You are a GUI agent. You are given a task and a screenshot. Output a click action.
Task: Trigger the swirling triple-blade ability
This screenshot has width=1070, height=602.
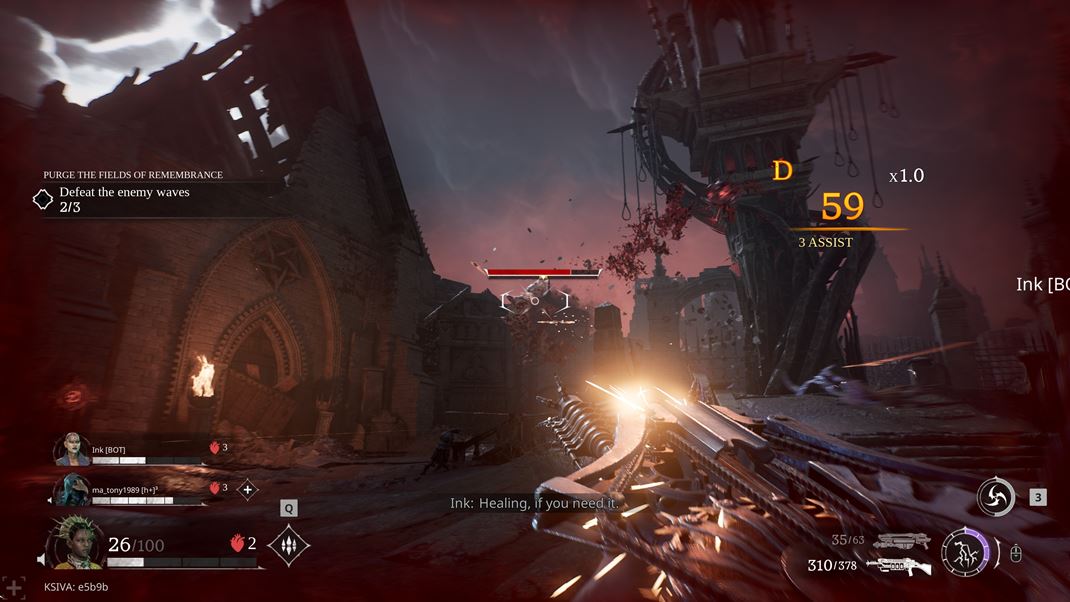click(996, 497)
